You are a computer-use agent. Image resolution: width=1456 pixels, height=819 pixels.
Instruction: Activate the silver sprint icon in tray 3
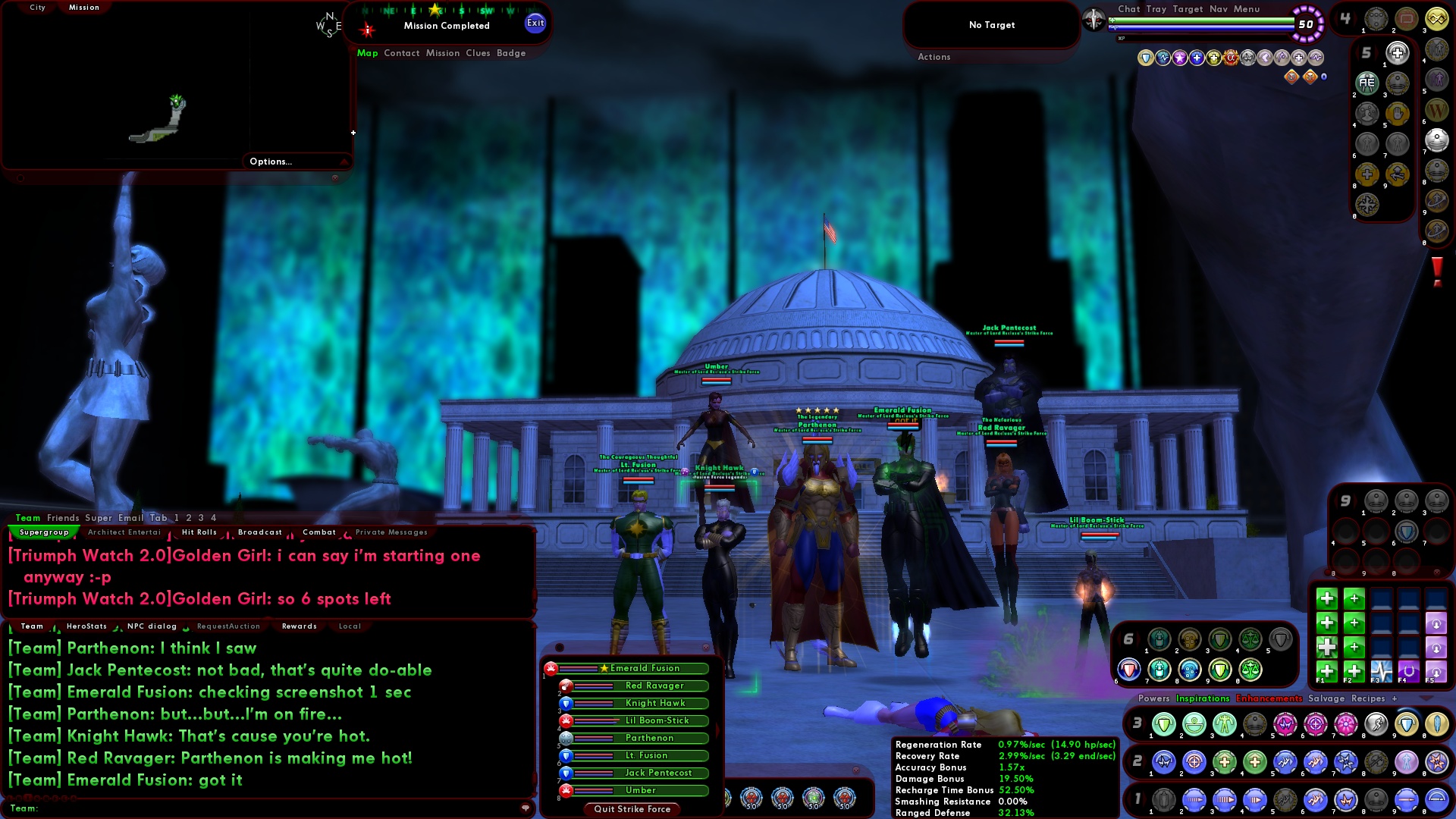(x=1376, y=724)
